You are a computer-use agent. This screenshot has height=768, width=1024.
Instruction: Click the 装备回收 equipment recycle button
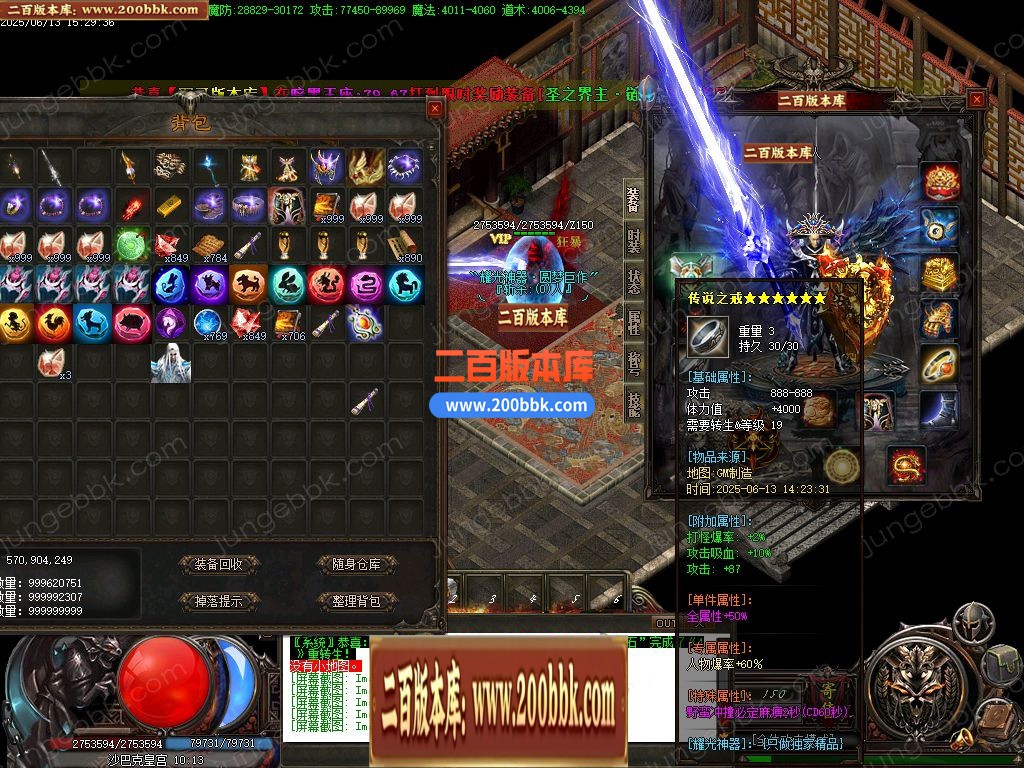click(219, 564)
